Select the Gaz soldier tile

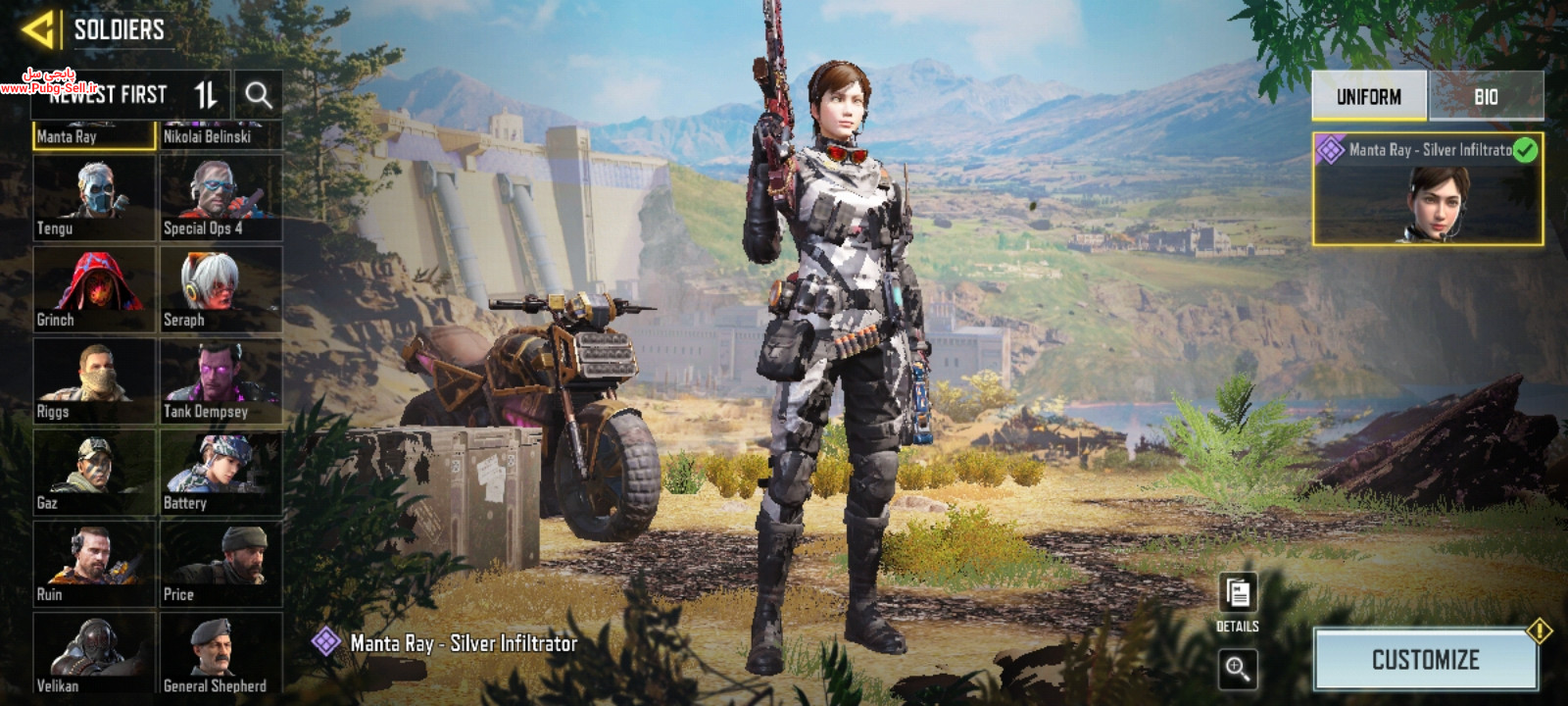click(94, 473)
